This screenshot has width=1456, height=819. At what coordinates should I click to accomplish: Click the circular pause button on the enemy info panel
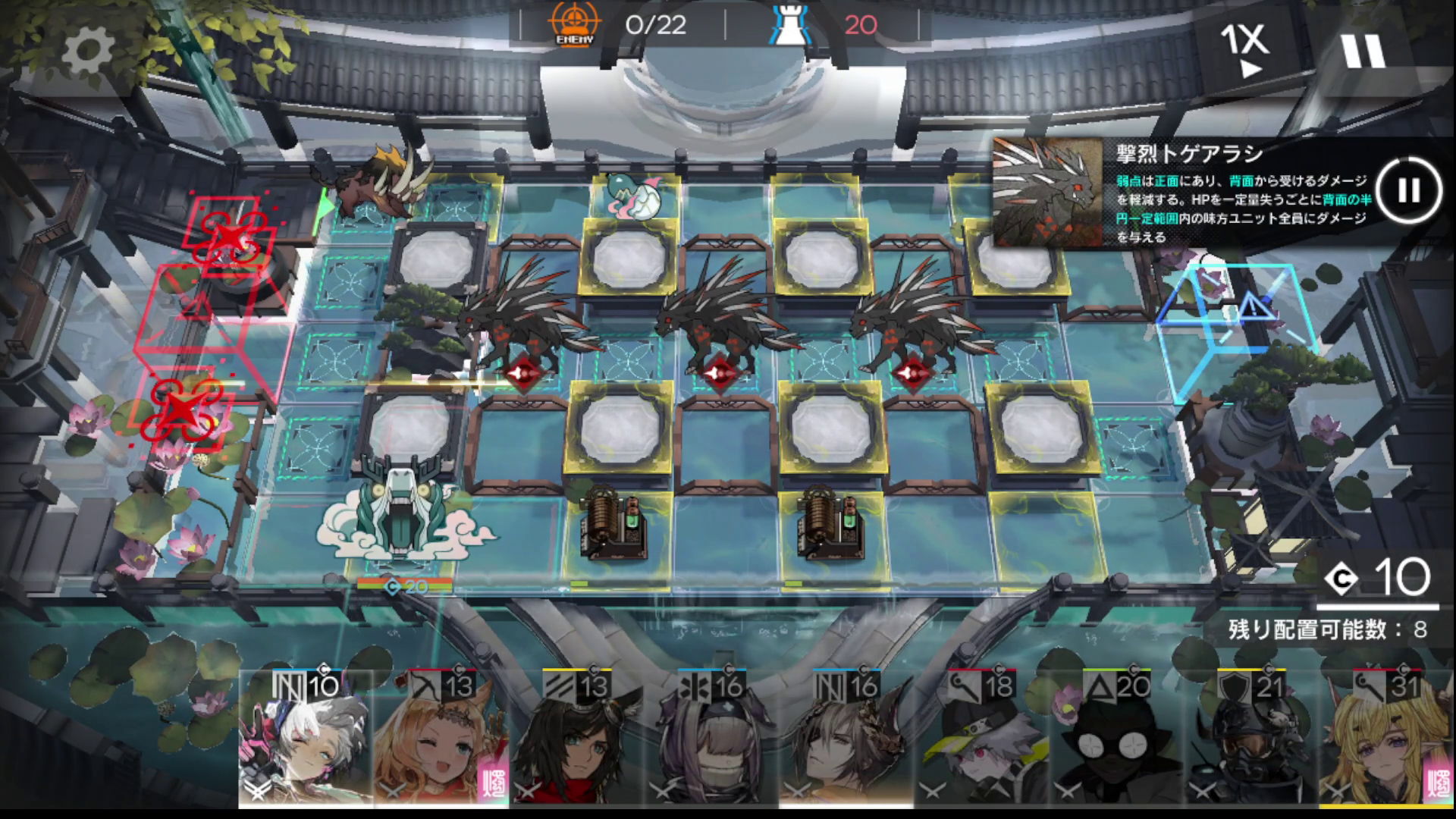[1408, 190]
